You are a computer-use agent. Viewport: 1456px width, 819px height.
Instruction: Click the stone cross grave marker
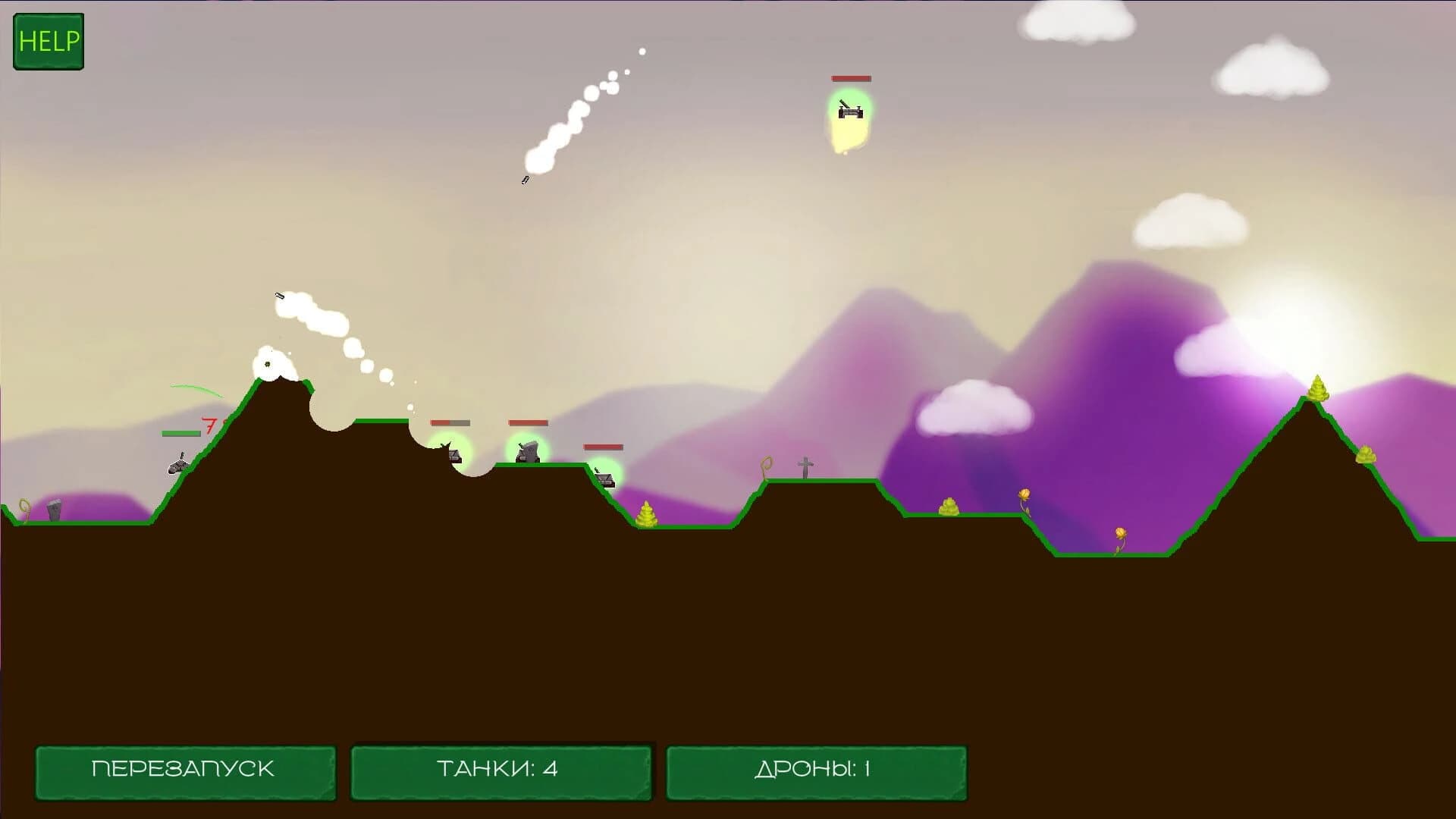(805, 465)
